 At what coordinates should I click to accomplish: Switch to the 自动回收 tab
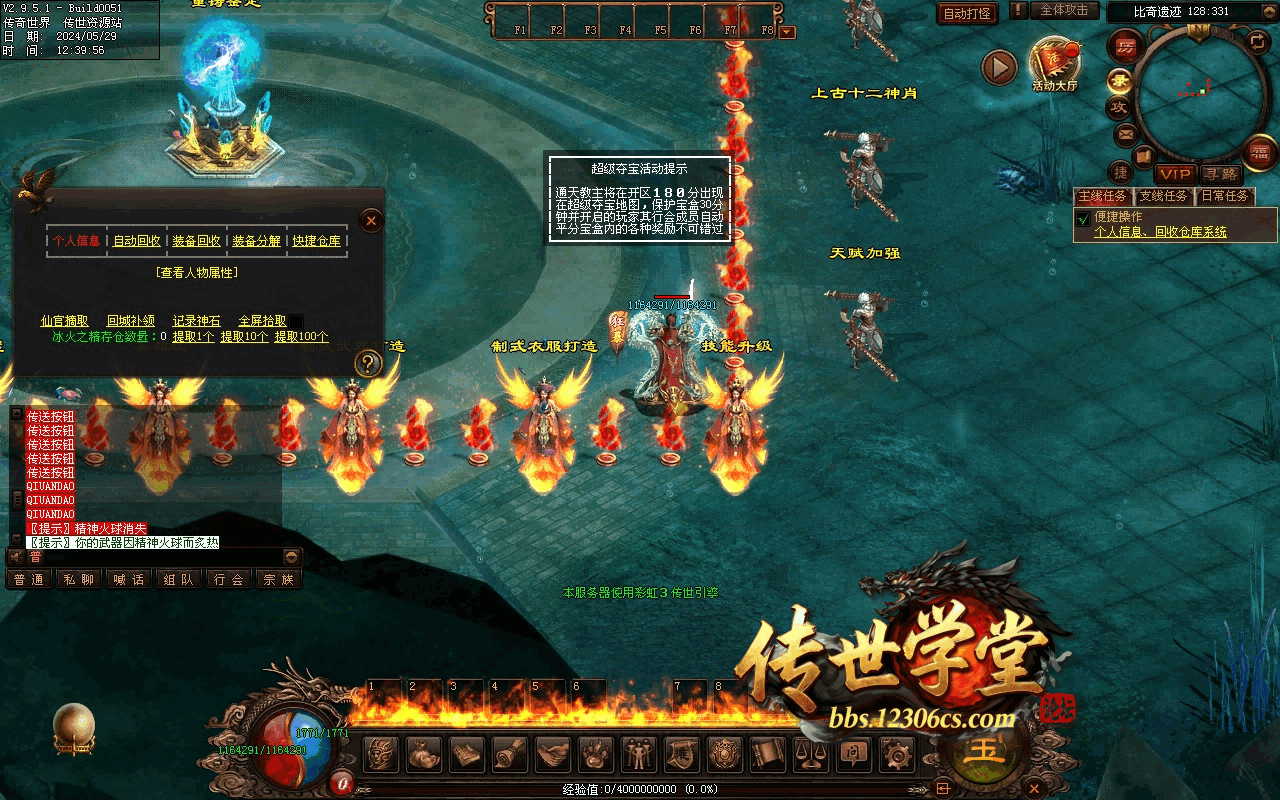click(137, 241)
